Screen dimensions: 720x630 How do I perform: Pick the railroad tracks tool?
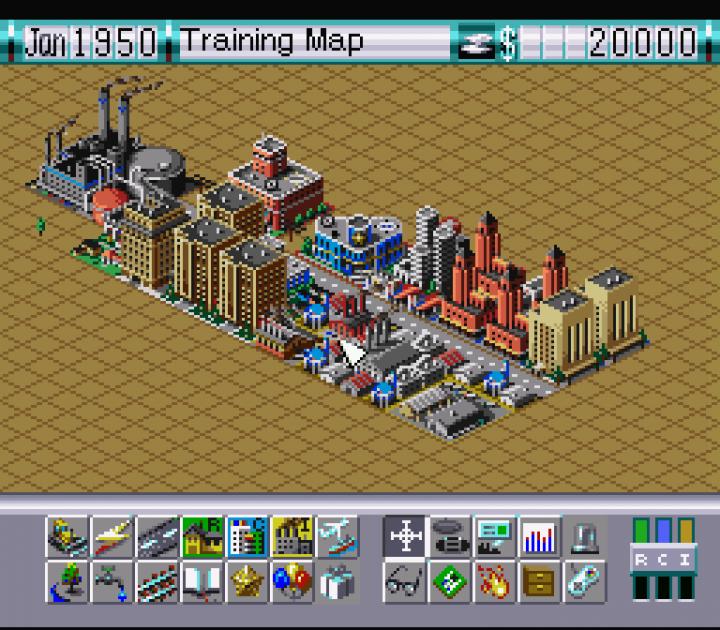(x=157, y=581)
